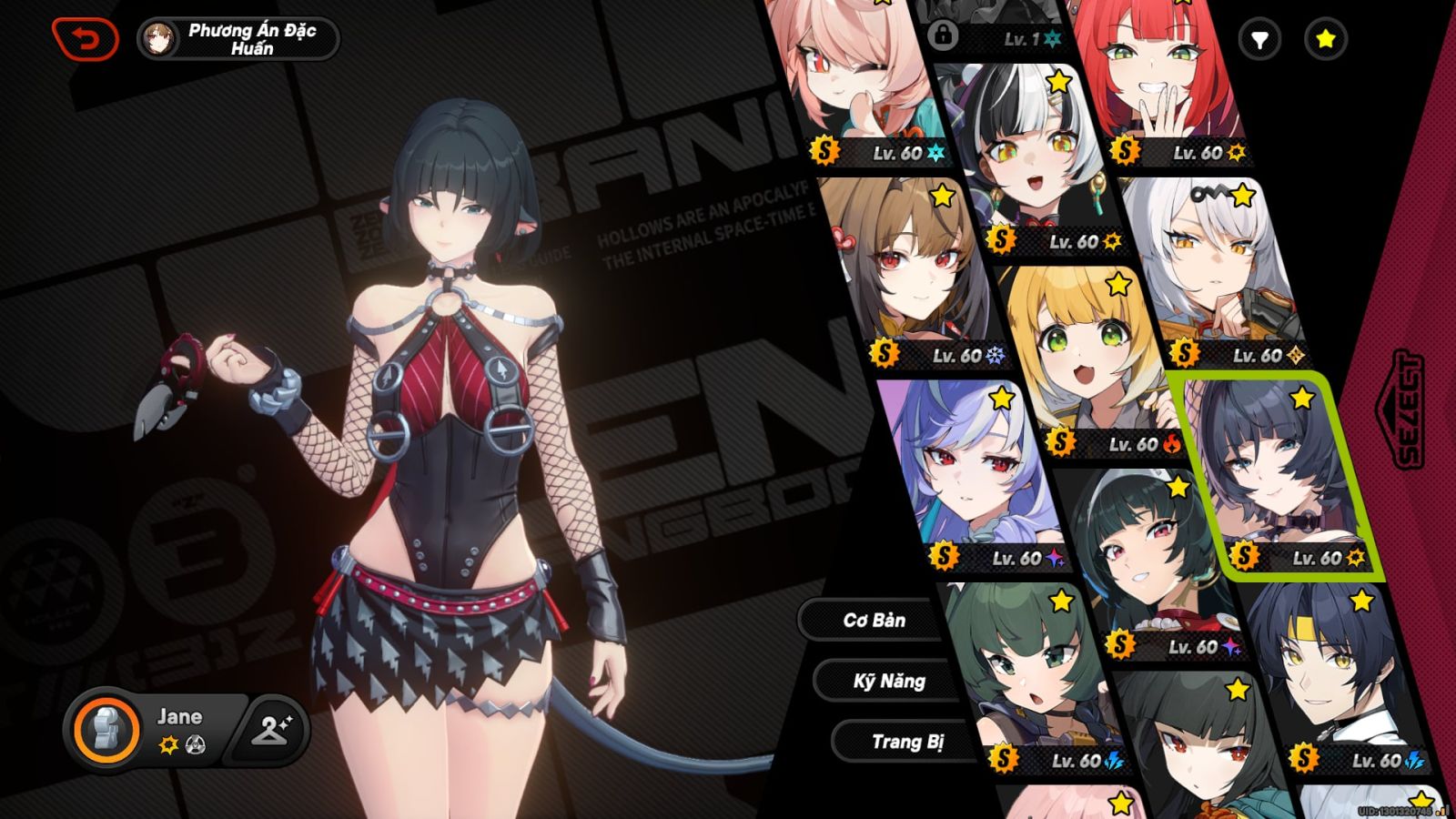Toggle the yellow star favorites filter
The width and height of the screenshot is (1456, 819).
point(1324,39)
